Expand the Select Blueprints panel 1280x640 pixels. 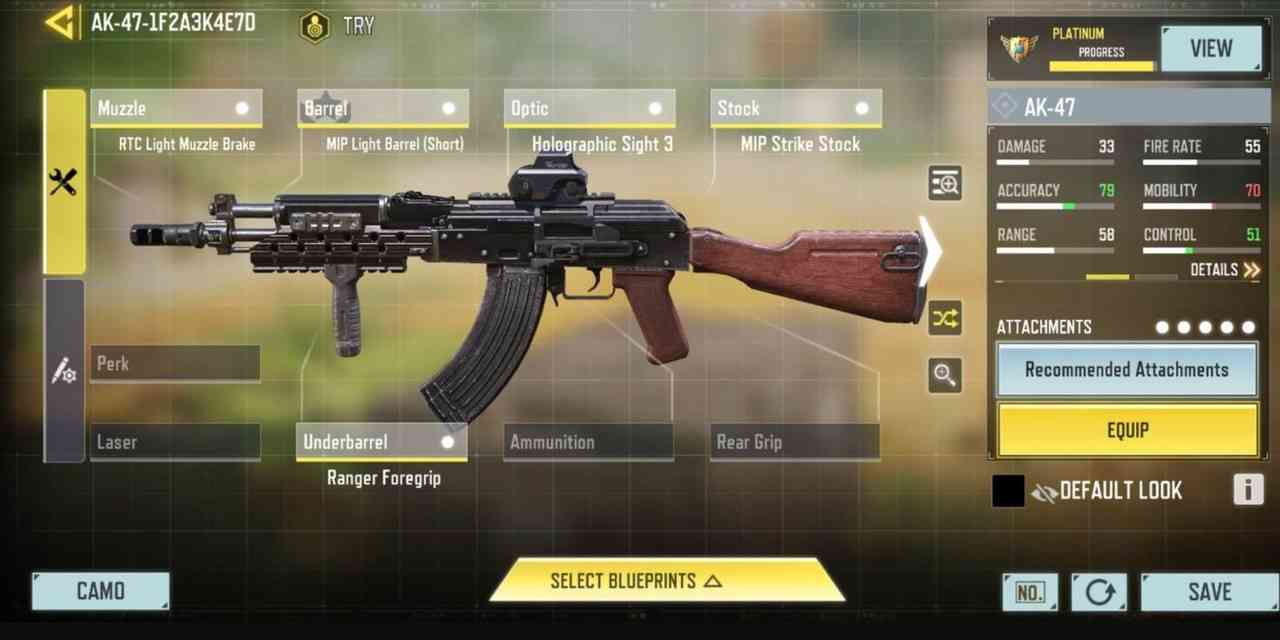(x=666, y=581)
